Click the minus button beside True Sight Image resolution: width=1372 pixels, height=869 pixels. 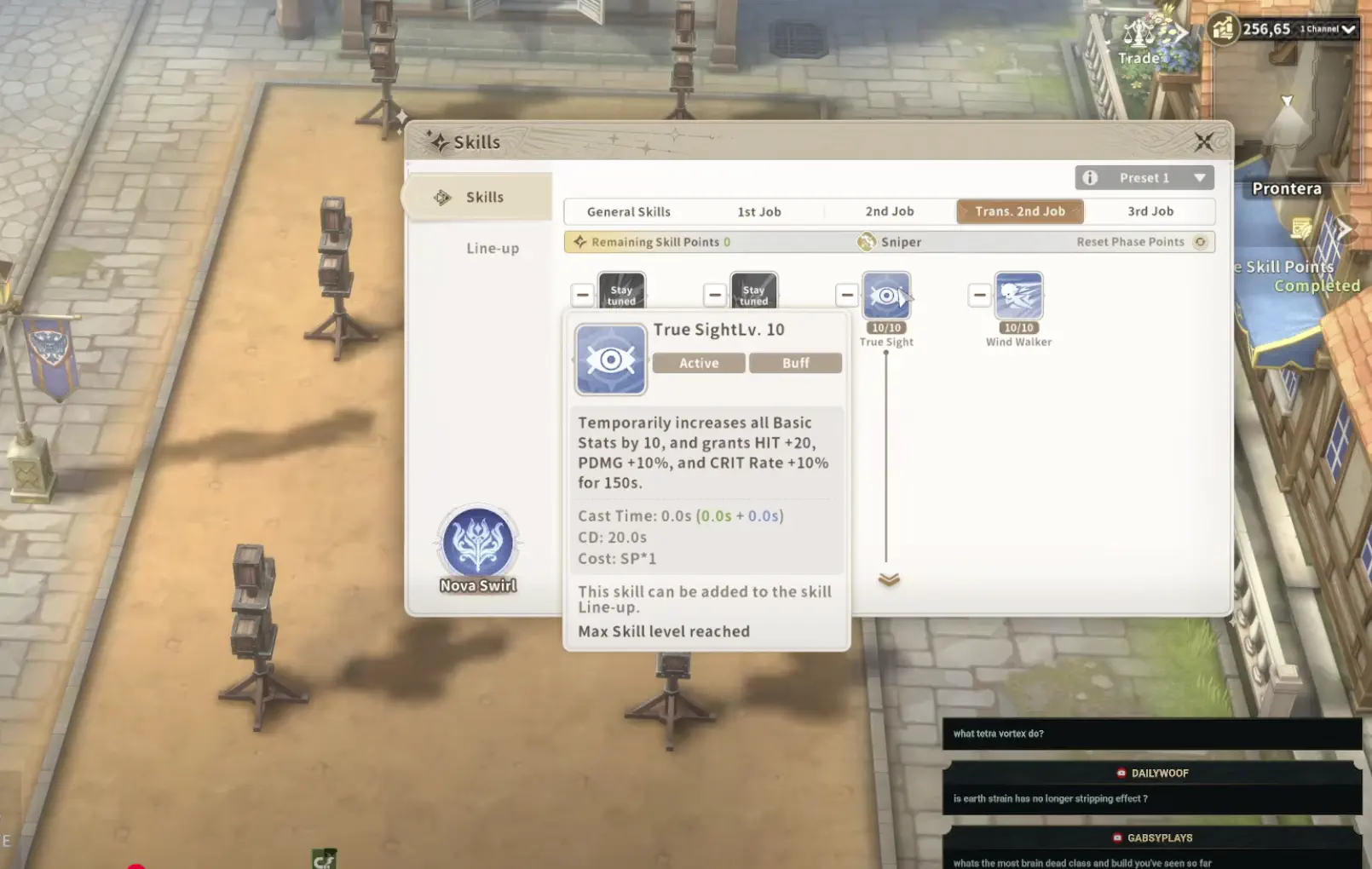[x=847, y=294]
